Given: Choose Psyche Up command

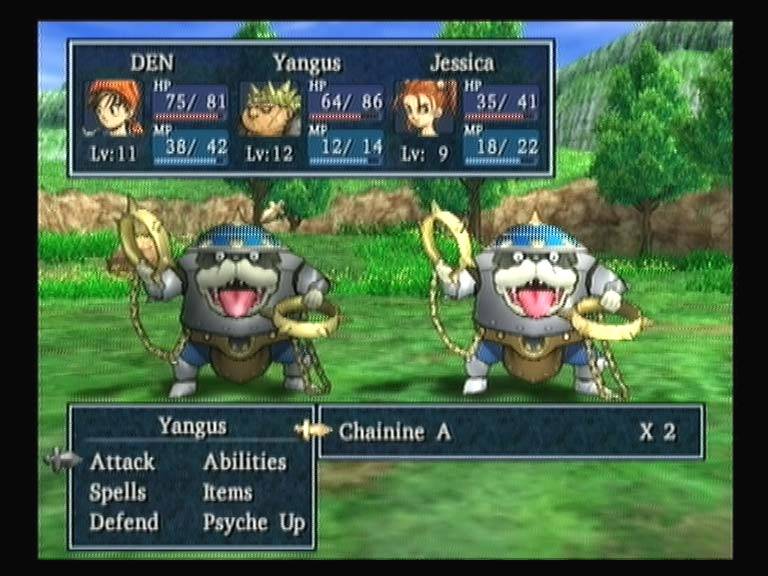Looking at the screenshot, I should point(253,522).
